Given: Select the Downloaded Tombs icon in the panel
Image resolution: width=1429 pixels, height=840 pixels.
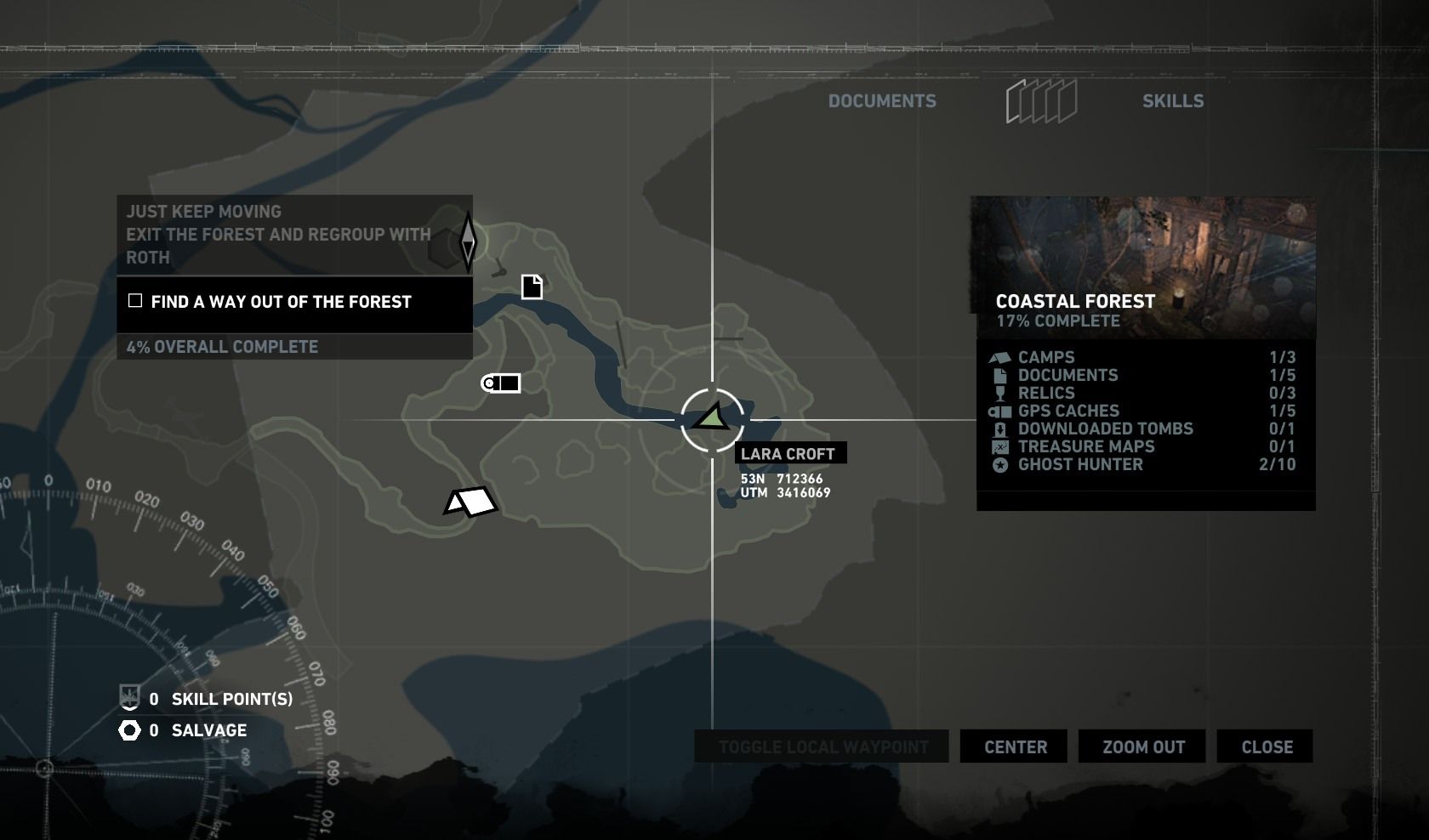Looking at the screenshot, I should pos(999,429).
